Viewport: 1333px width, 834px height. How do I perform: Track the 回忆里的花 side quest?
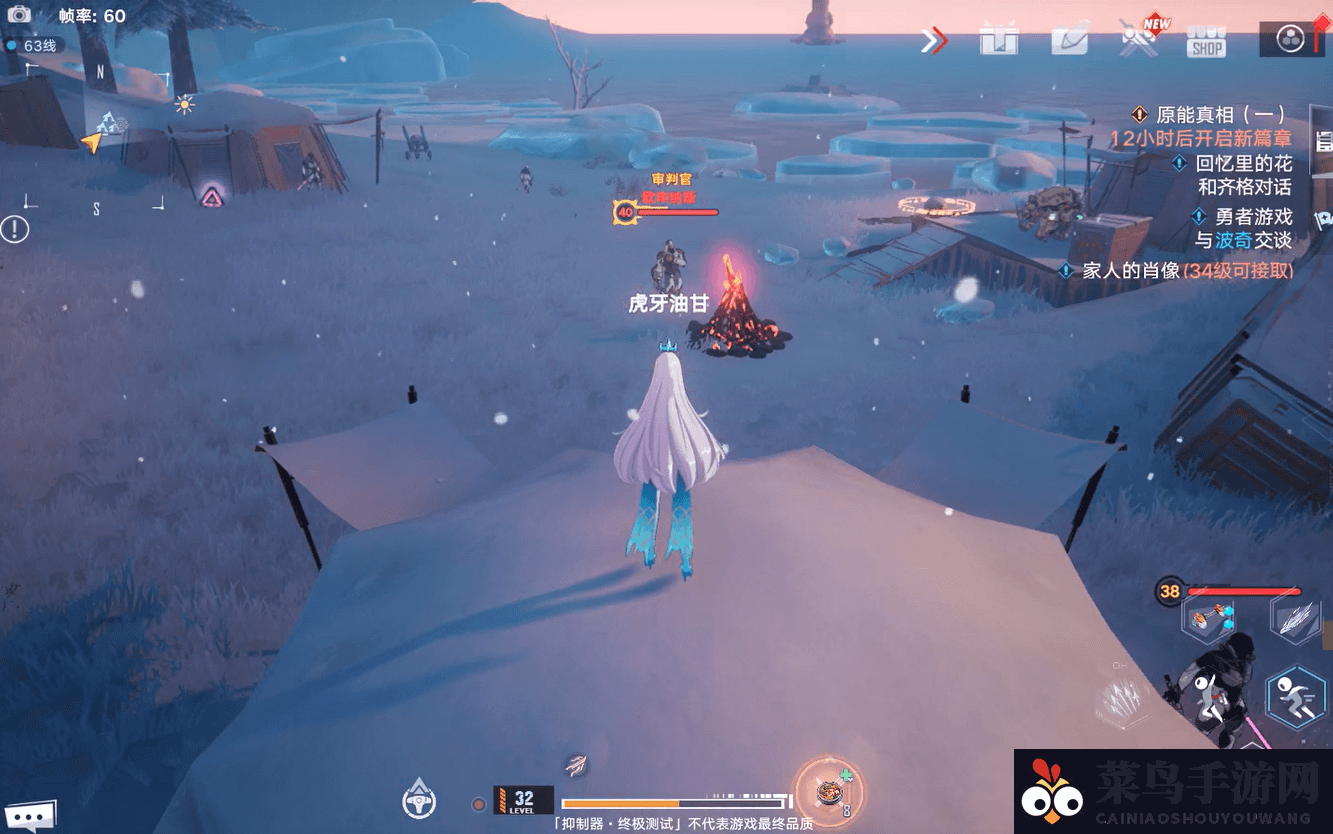(1243, 163)
